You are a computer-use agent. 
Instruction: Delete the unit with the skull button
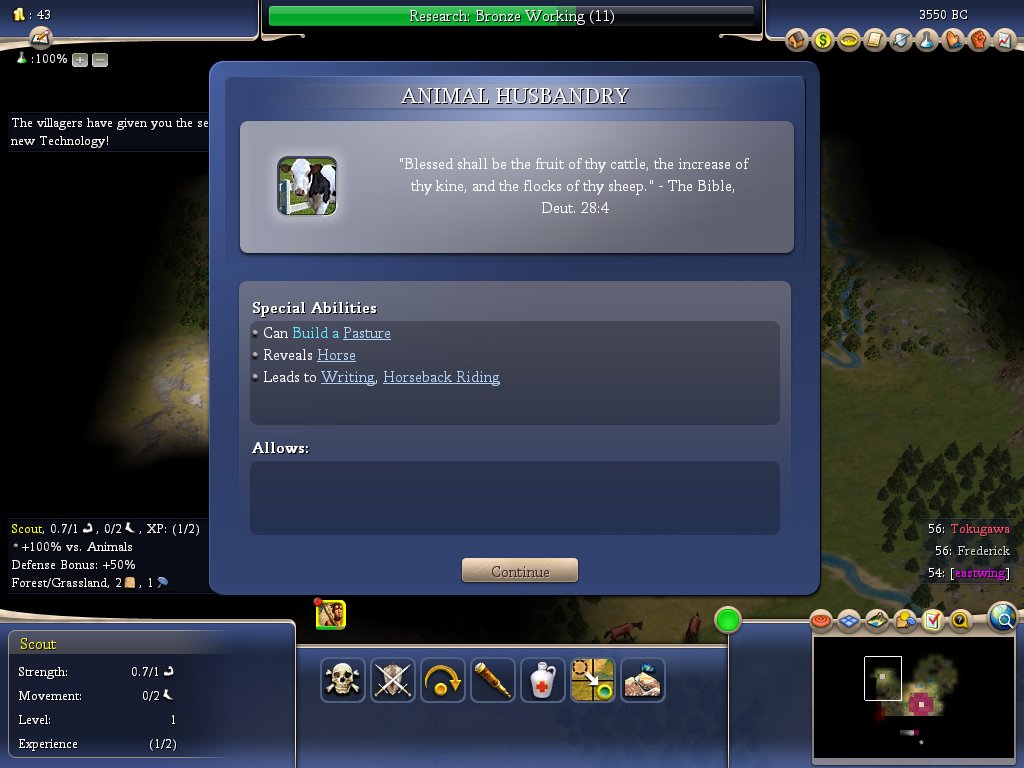coord(343,680)
